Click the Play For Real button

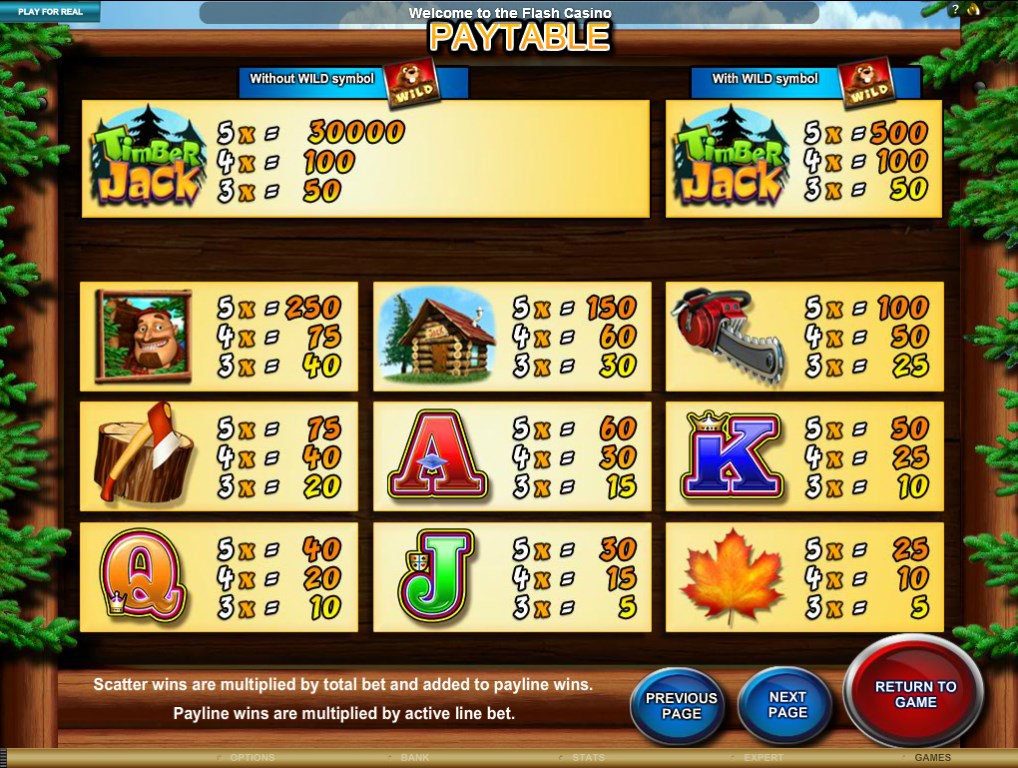point(48,12)
